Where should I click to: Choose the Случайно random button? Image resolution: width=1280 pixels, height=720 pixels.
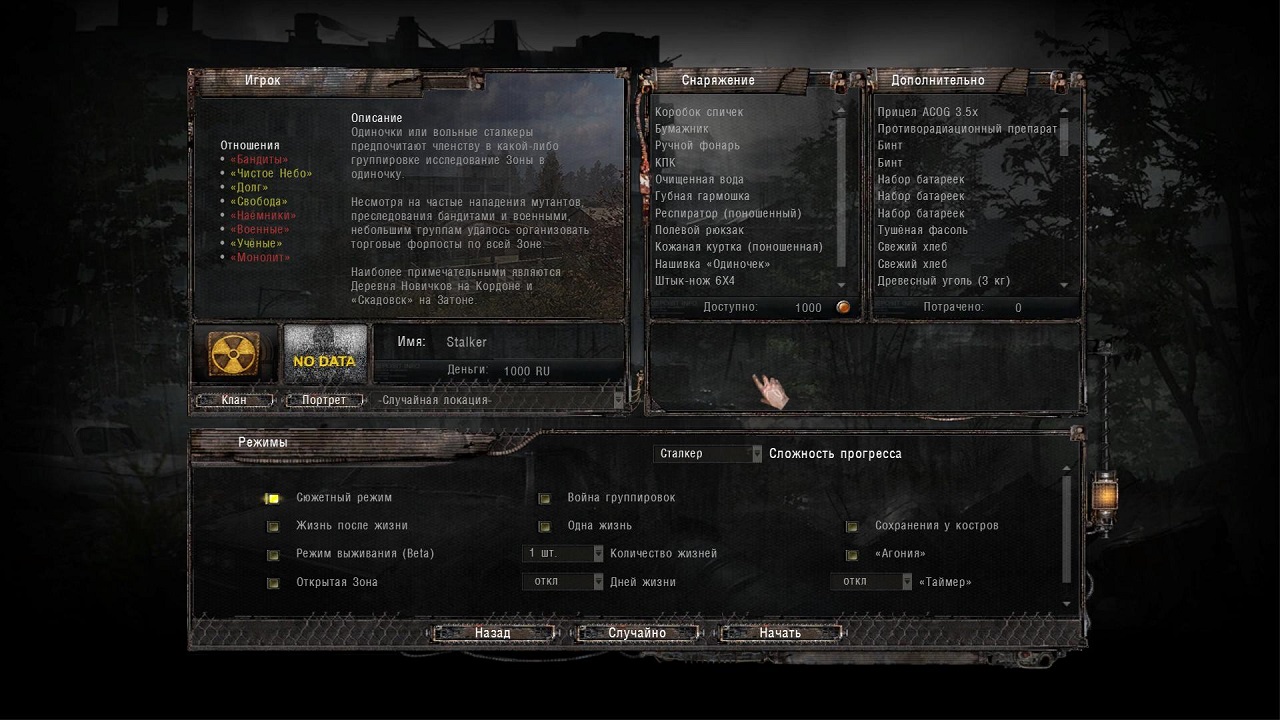(637, 633)
